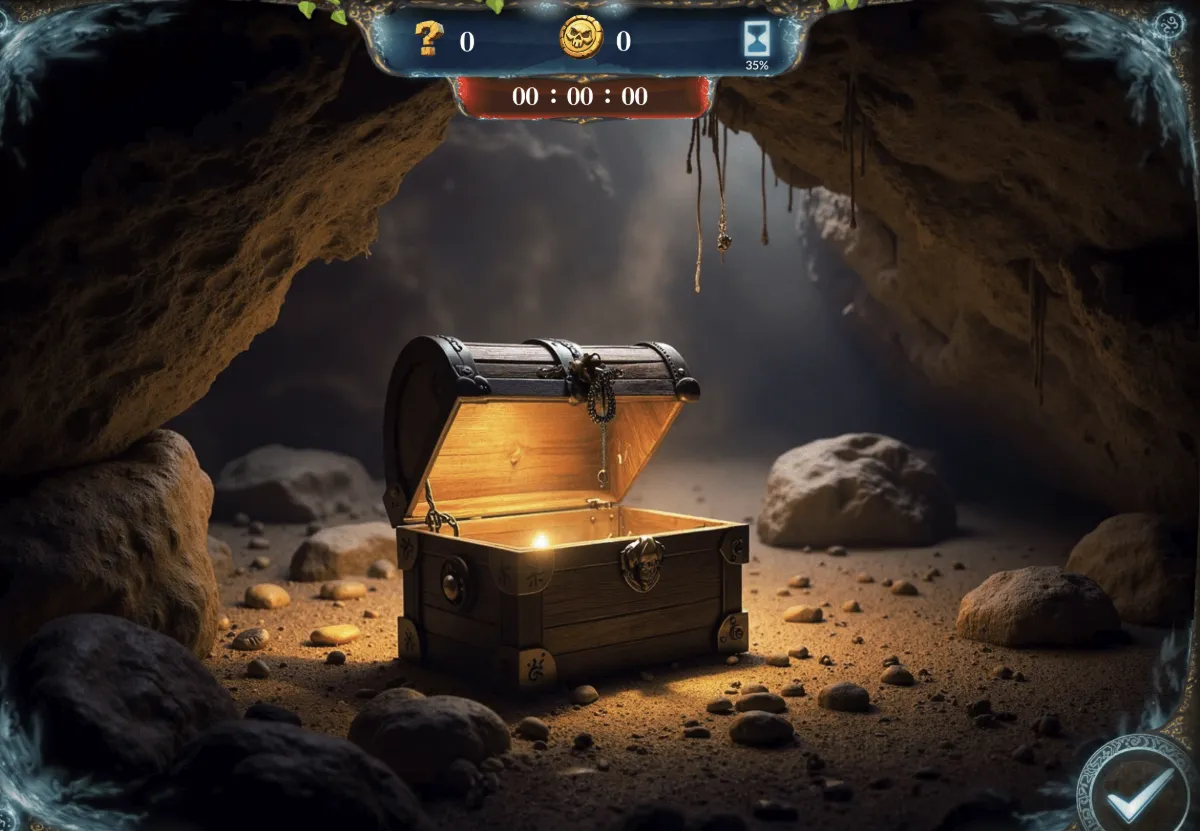Select the hourglass icon showing 35%

point(756,38)
